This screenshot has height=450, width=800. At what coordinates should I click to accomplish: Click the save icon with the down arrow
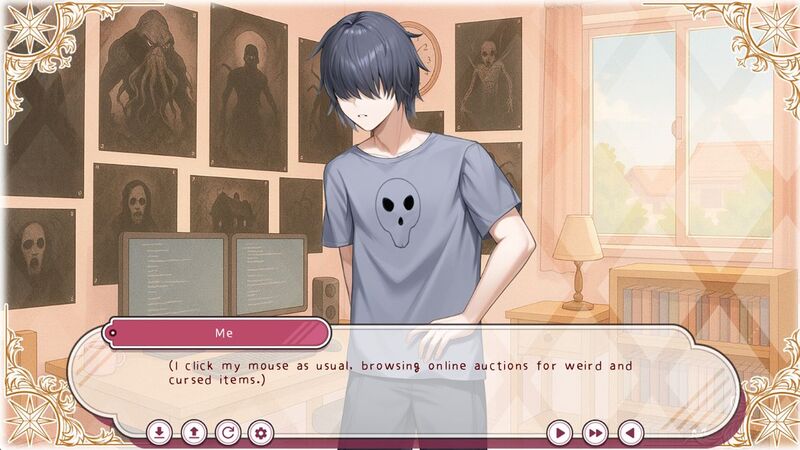click(x=159, y=433)
